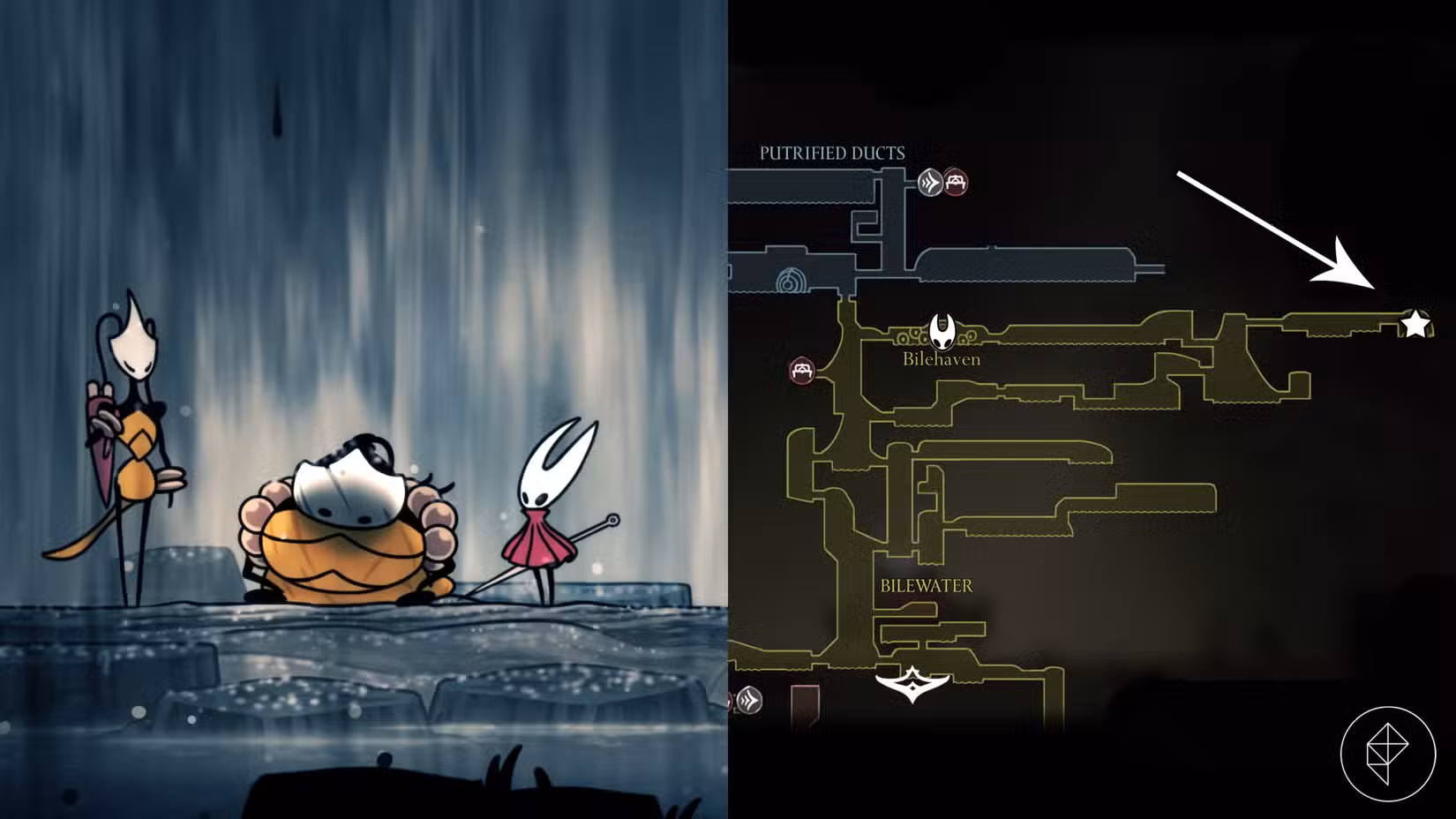Click the unexplored red room outline near Bilewater
Viewport: 1456px width, 819px height.
click(x=805, y=706)
